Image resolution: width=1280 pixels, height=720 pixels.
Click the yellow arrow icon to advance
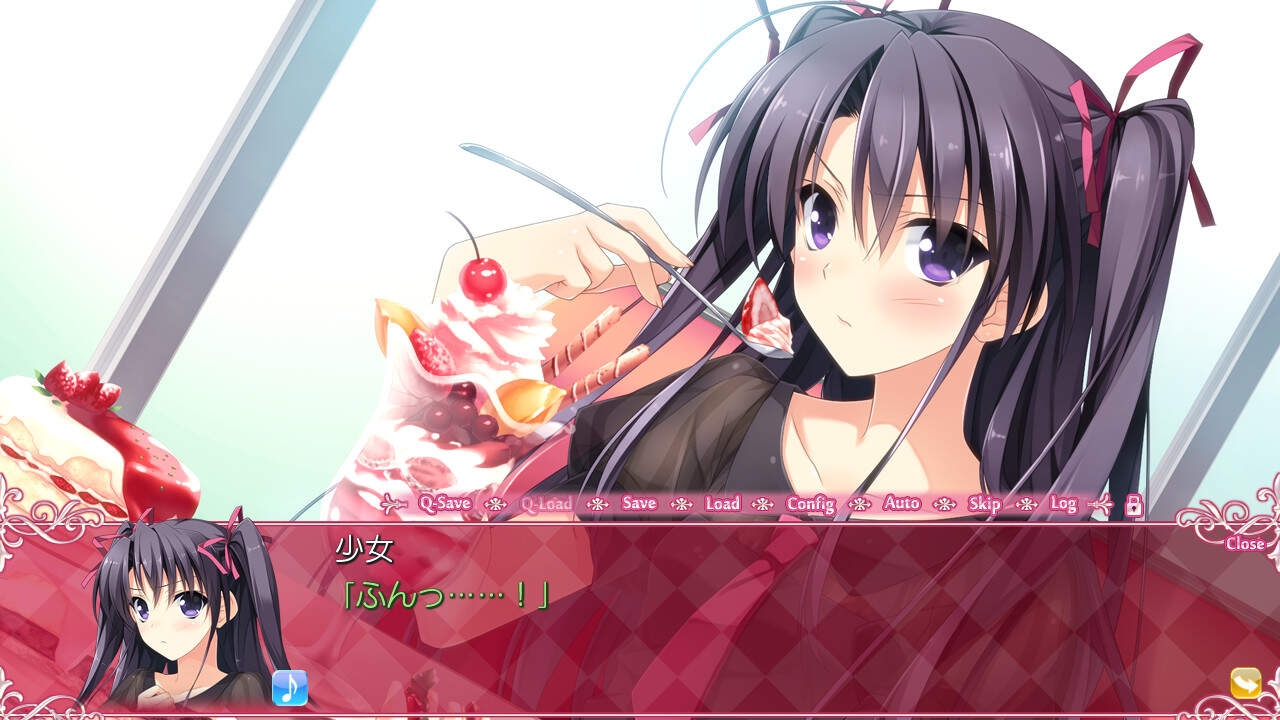click(1246, 683)
